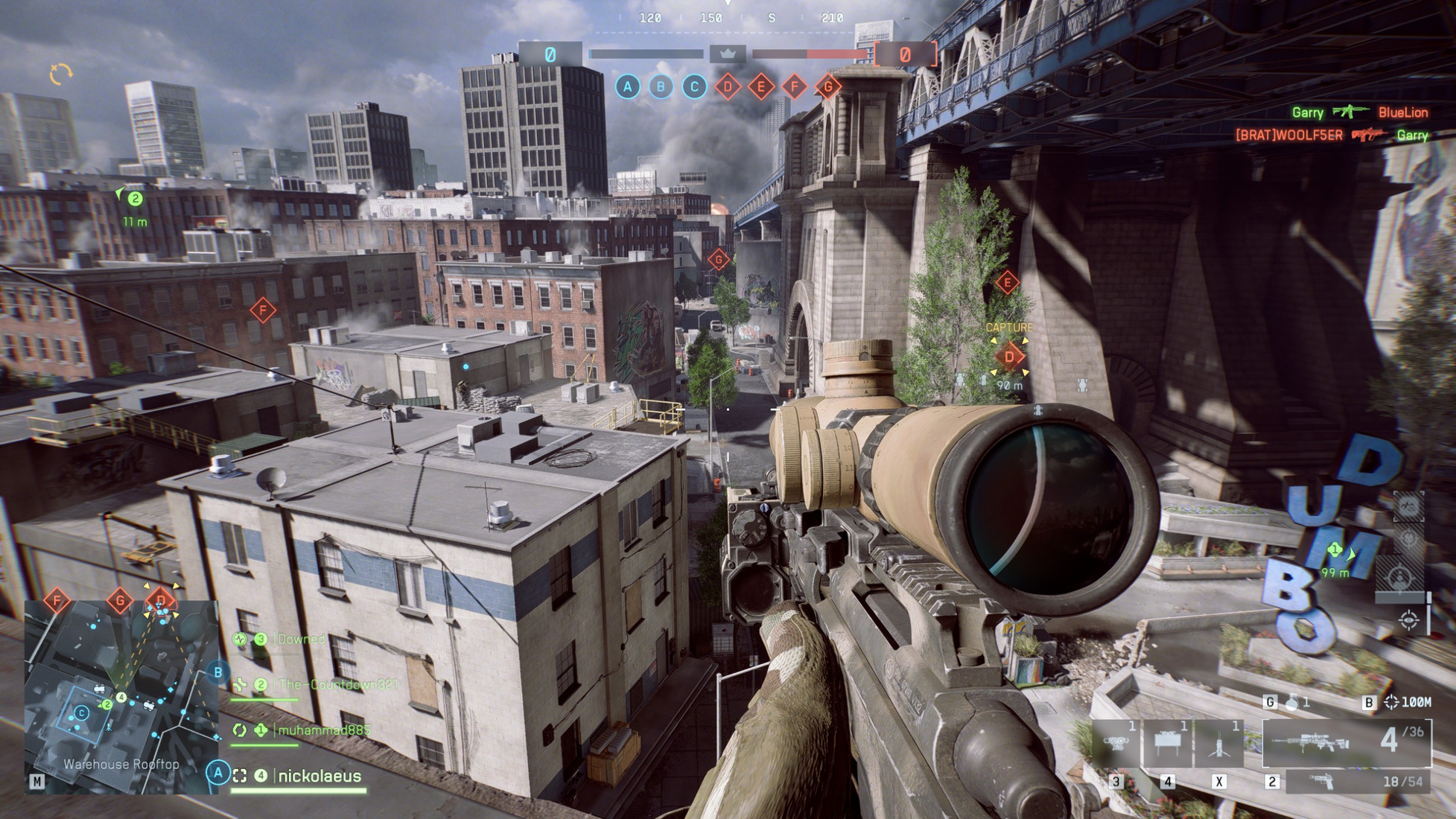Open the minimap showing Warehouse Rooftop
1456x819 pixels.
point(121,696)
